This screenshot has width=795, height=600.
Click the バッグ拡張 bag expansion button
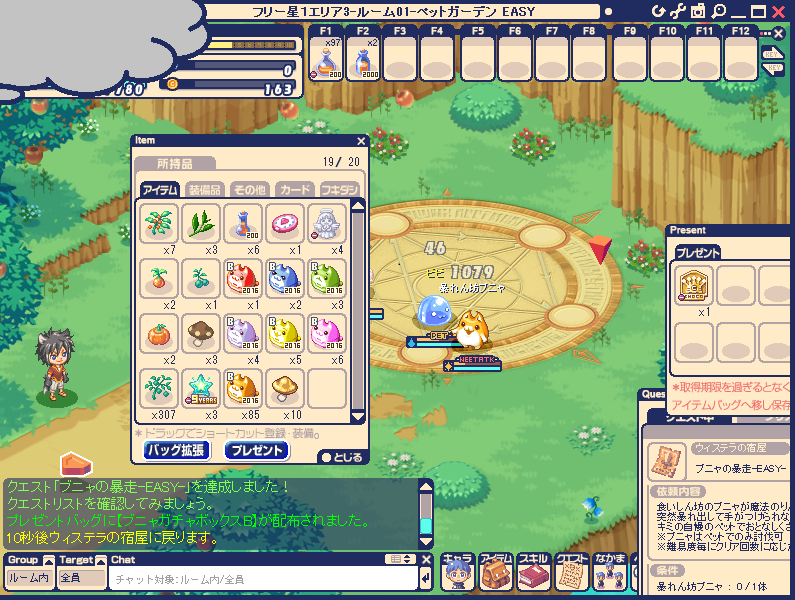(176, 450)
